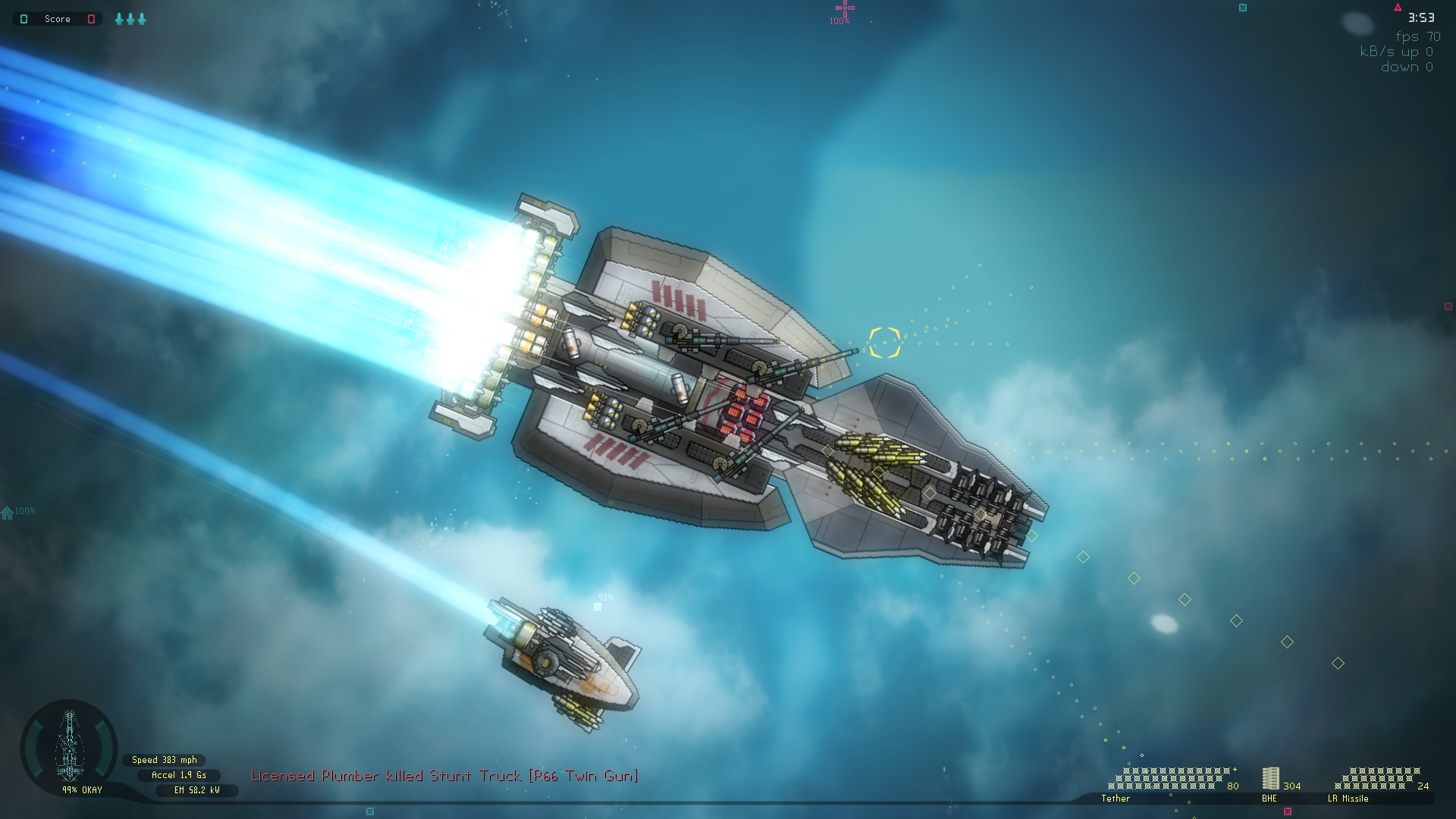Viewport: 1456px width, 819px height.
Task: Click the red enemy score box icon
Action: tap(92, 19)
